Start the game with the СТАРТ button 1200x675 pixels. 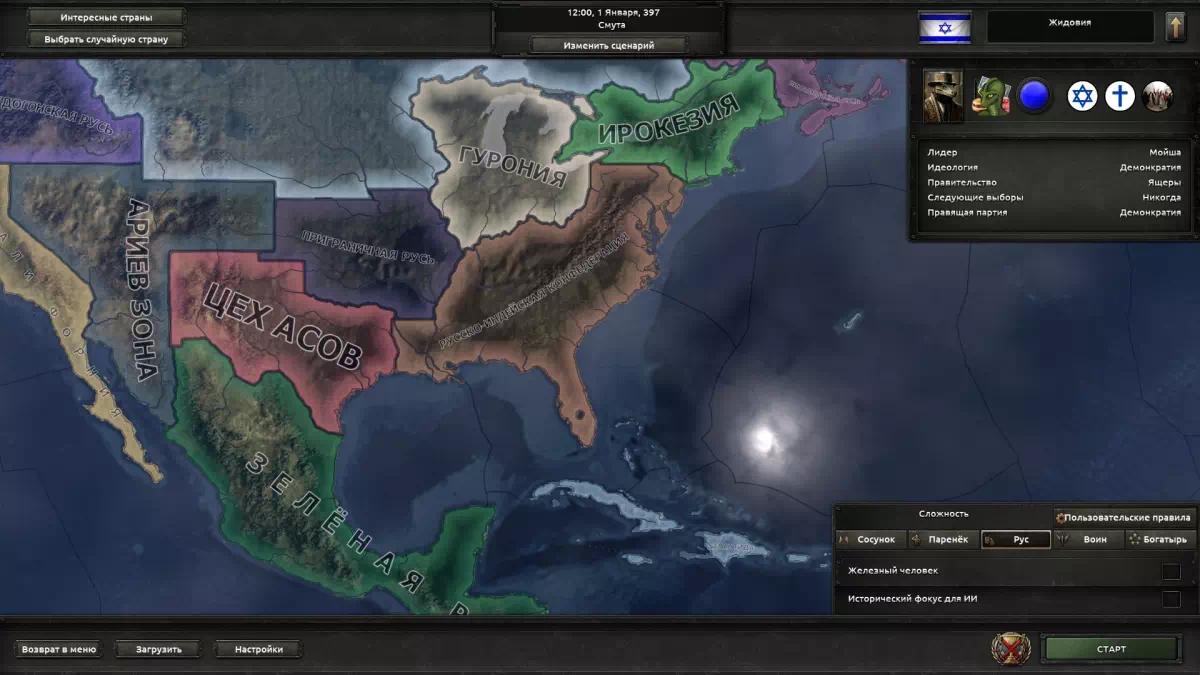click(x=1110, y=649)
